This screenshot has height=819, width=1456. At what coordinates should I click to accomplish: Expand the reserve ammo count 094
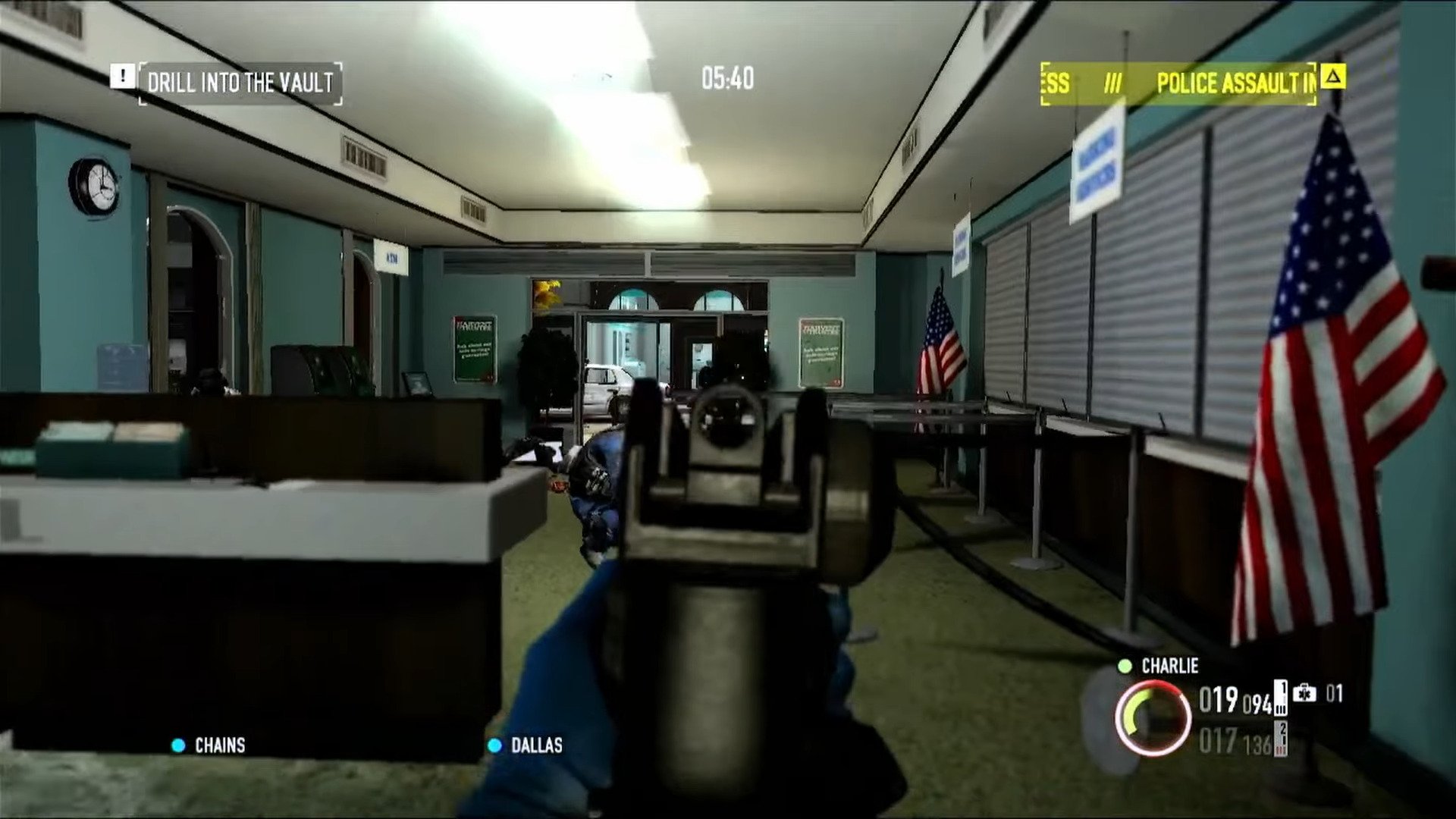coord(1258,702)
